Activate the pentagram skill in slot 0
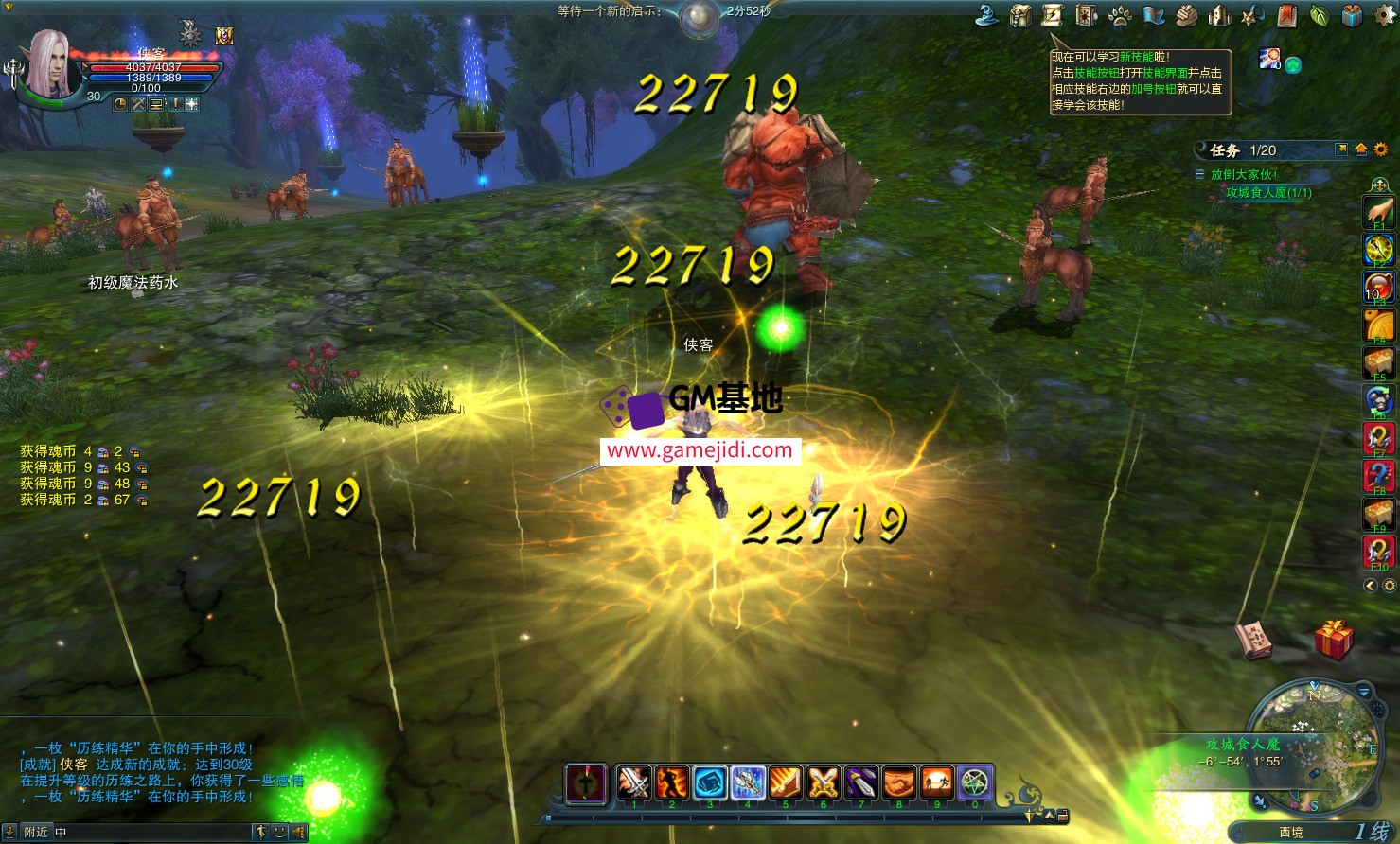This screenshot has height=844, width=1400. point(974,783)
